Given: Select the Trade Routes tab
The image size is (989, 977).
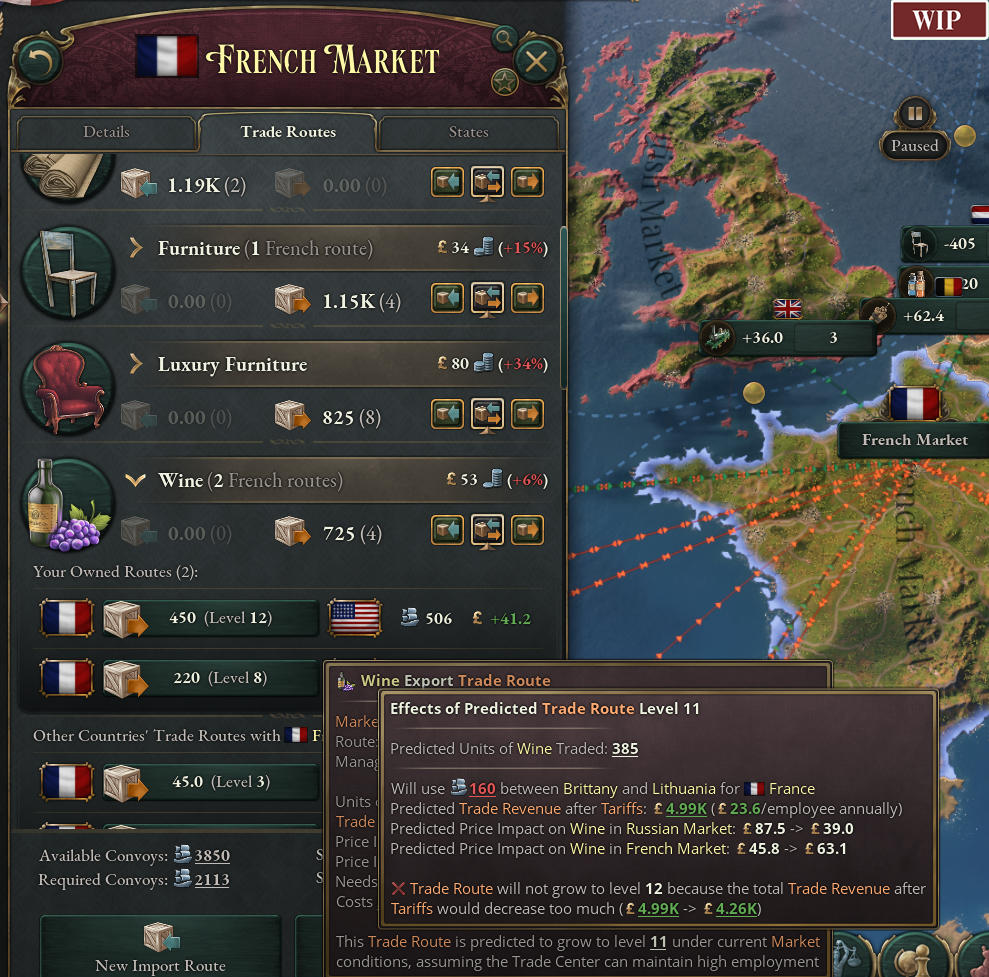Looking at the screenshot, I should tap(288, 132).
